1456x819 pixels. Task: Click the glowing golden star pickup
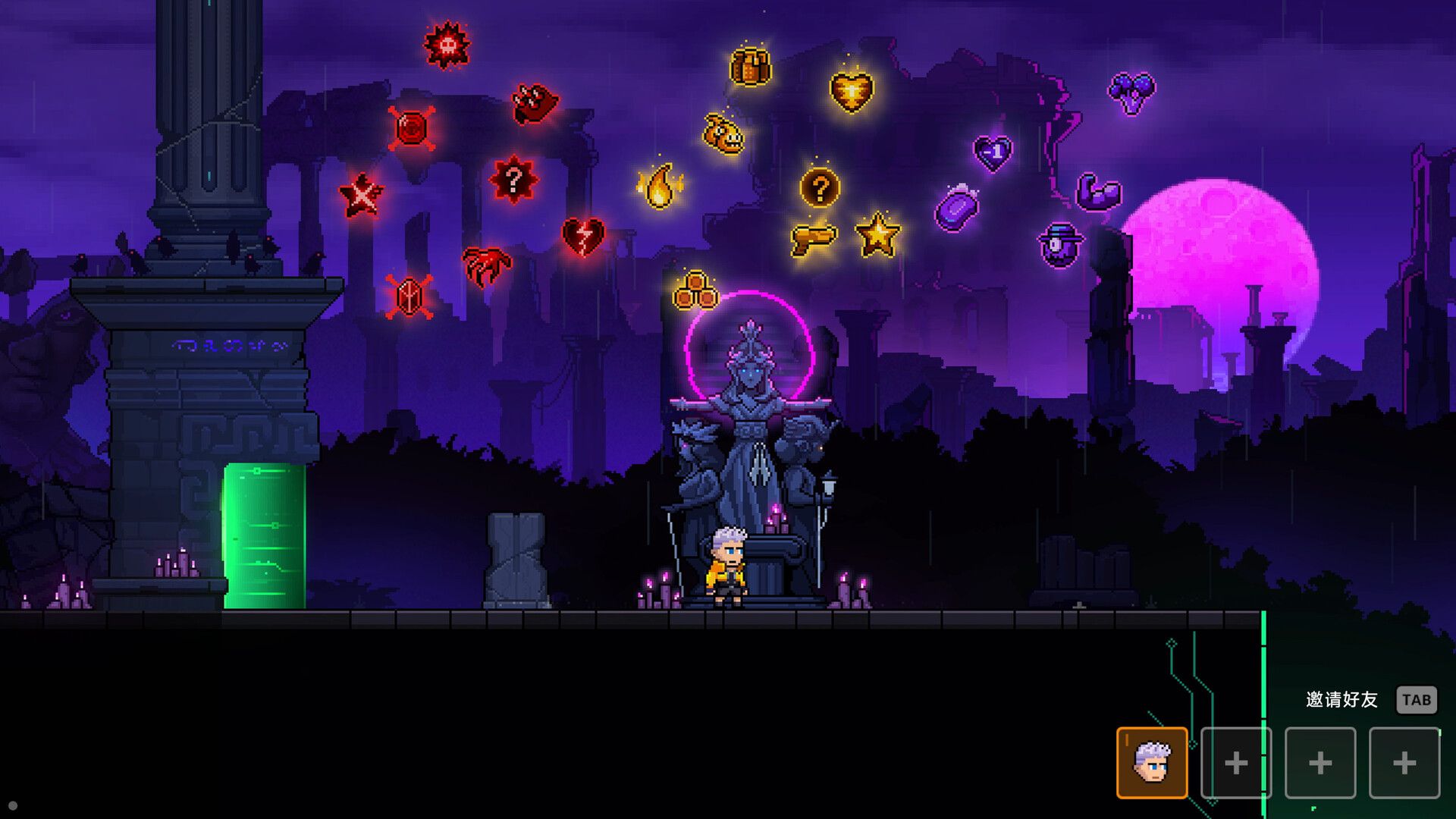(x=878, y=235)
